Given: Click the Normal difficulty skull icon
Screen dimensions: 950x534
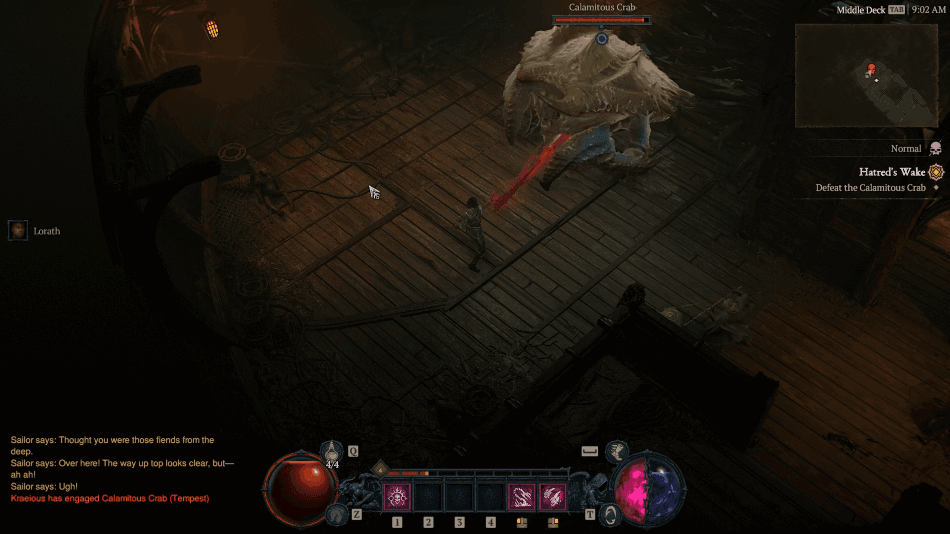Looking at the screenshot, I should click(x=935, y=148).
